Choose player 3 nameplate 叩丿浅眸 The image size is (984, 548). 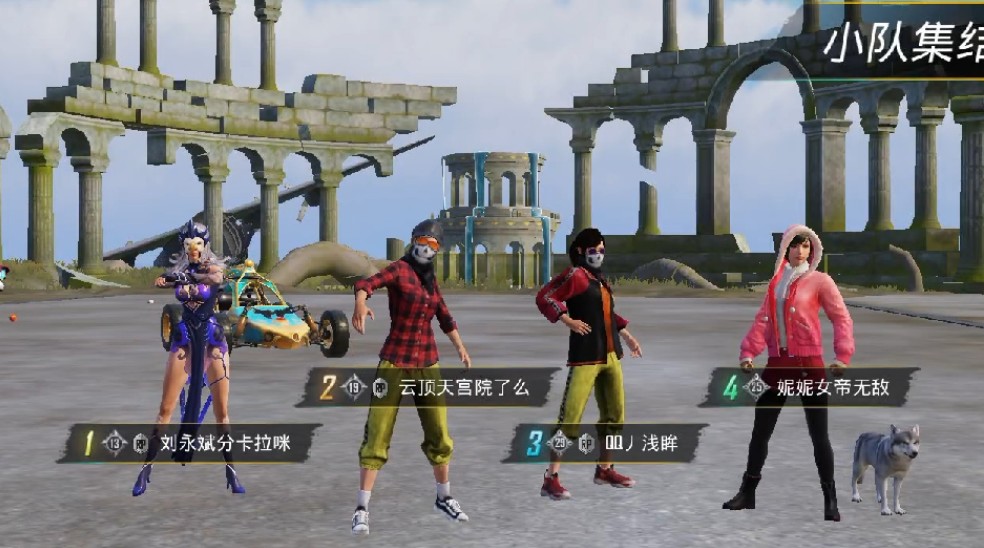tap(606, 443)
